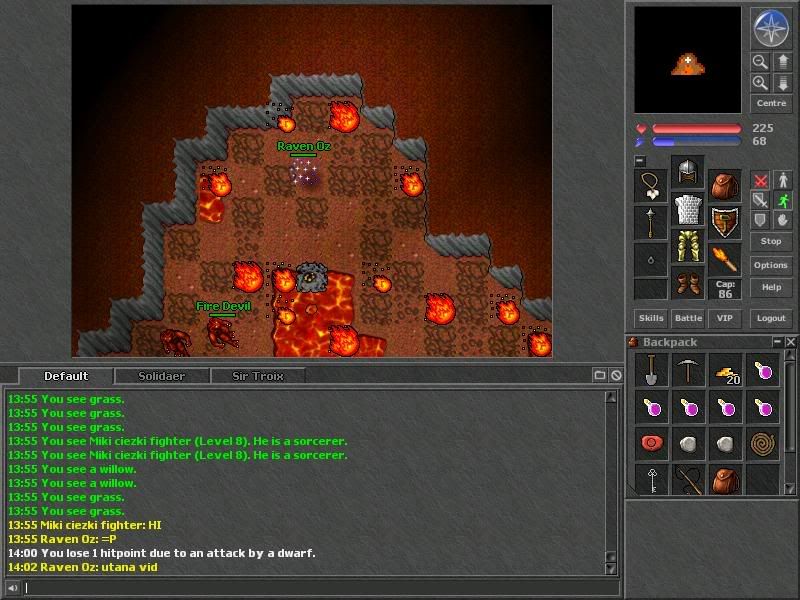The image size is (800, 600).
Task: Select the coiled rope in the backpack
Action: coord(763,442)
